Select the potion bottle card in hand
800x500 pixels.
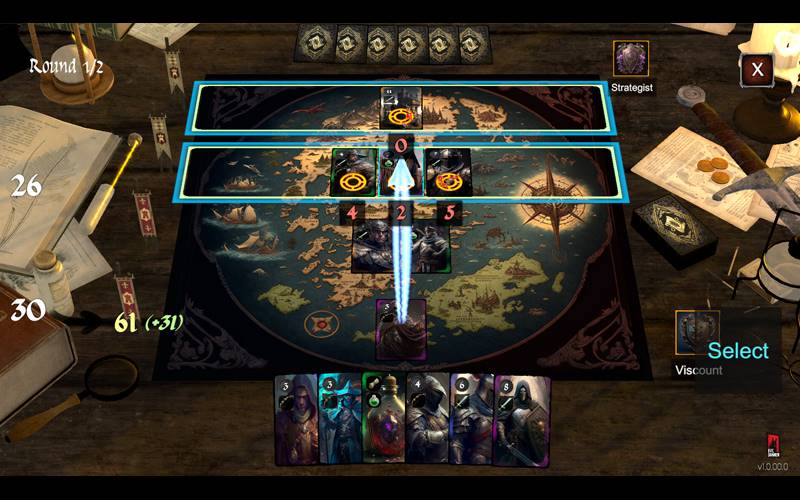tap(382, 419)
